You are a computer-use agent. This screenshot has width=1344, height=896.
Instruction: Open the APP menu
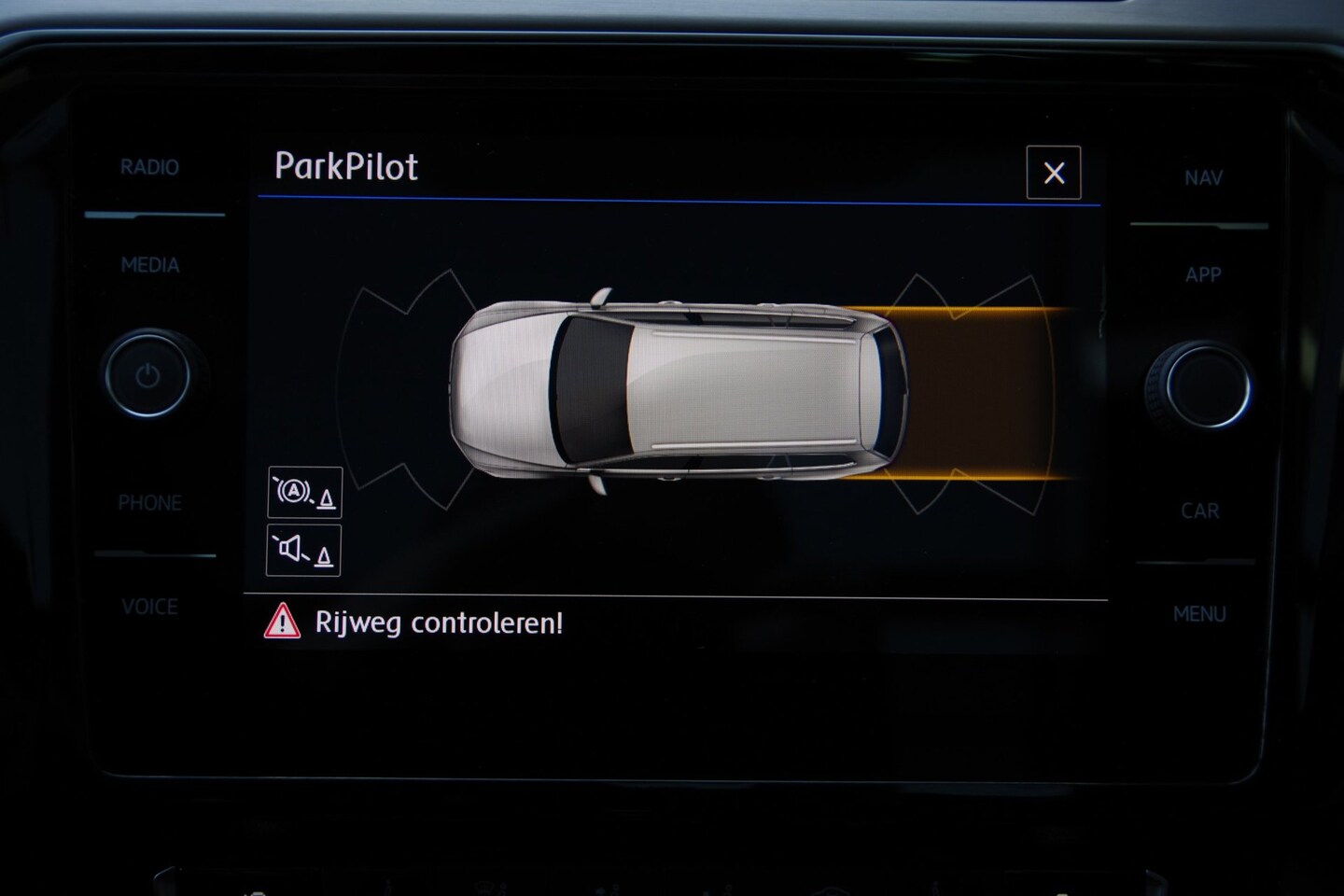[1203, 274]
